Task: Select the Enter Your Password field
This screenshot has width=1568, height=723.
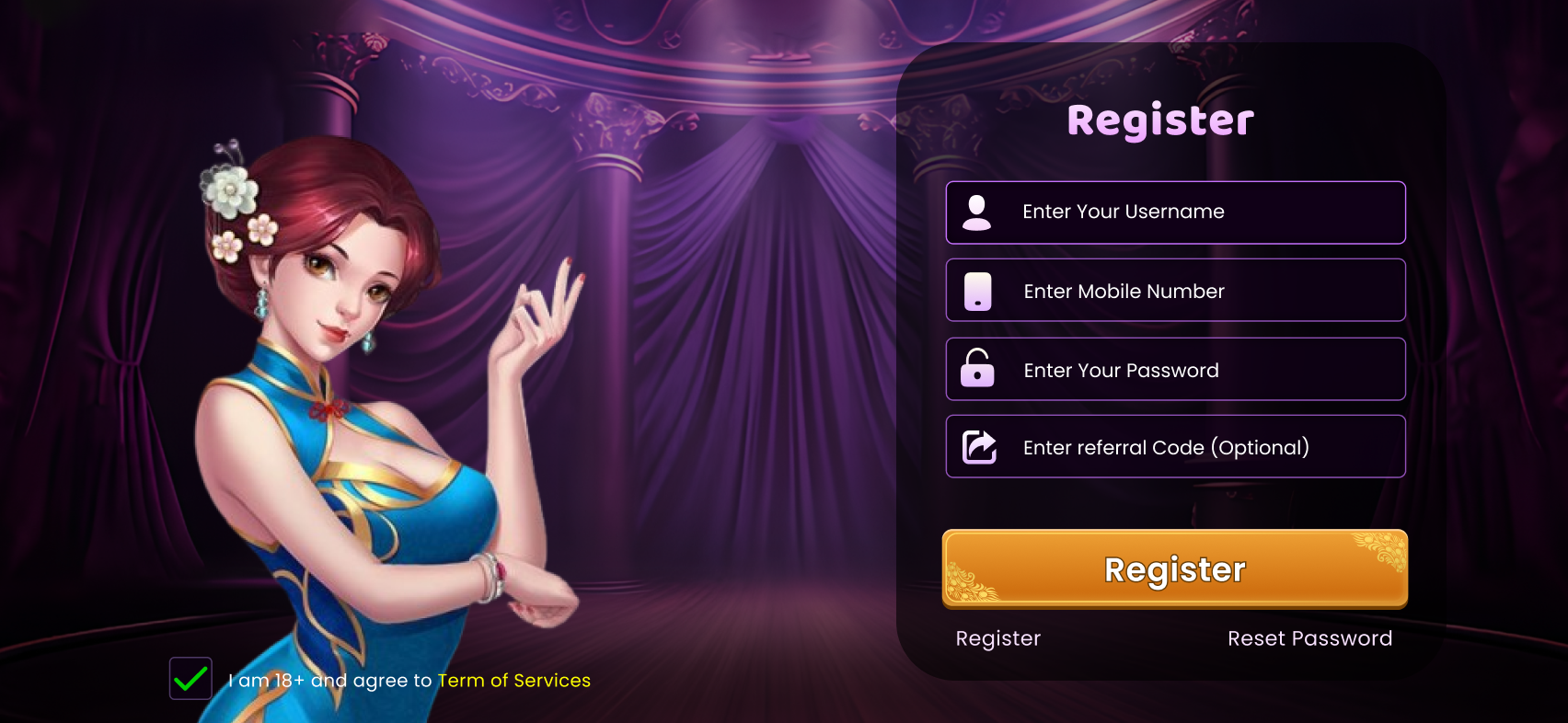Action: point(1175,369)
